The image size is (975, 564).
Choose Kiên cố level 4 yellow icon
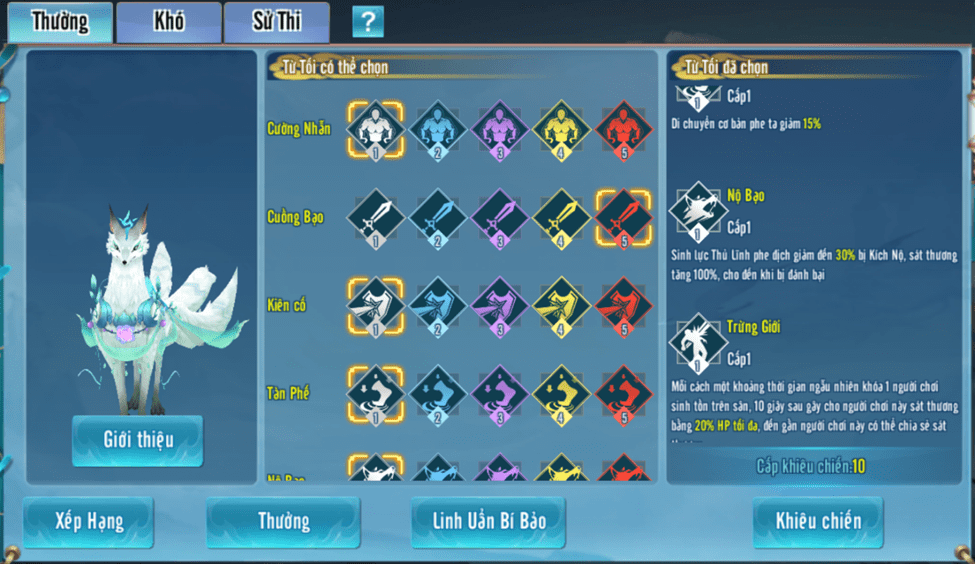(561, 305)
